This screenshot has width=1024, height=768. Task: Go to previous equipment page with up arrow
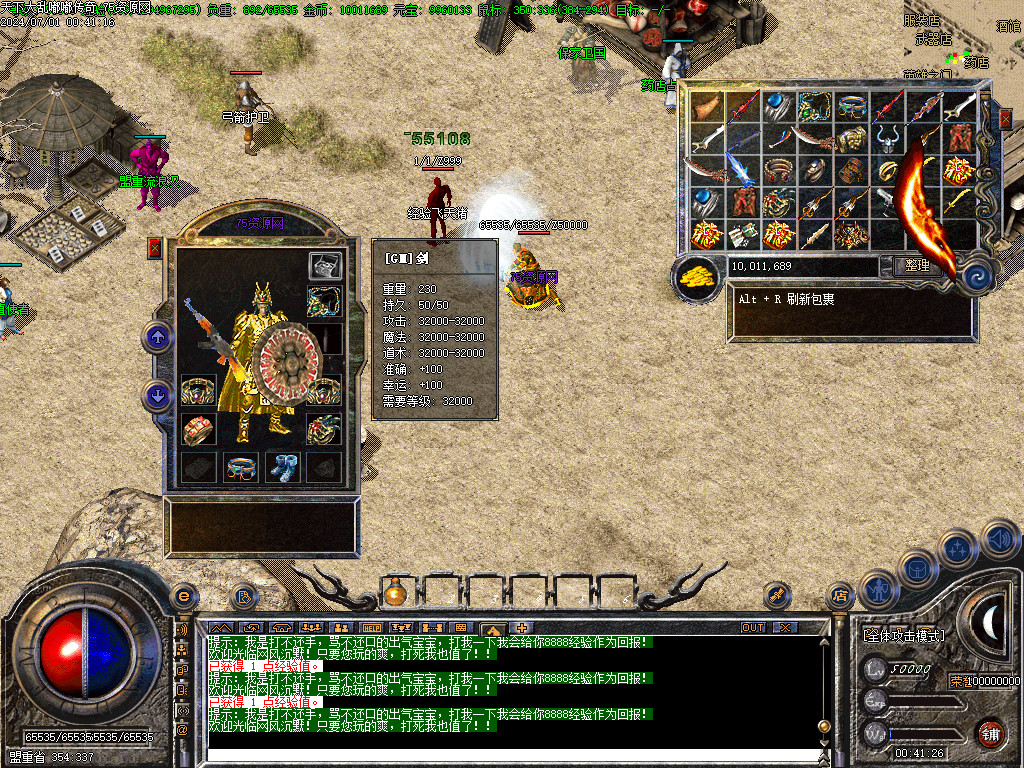pos(158,337)
